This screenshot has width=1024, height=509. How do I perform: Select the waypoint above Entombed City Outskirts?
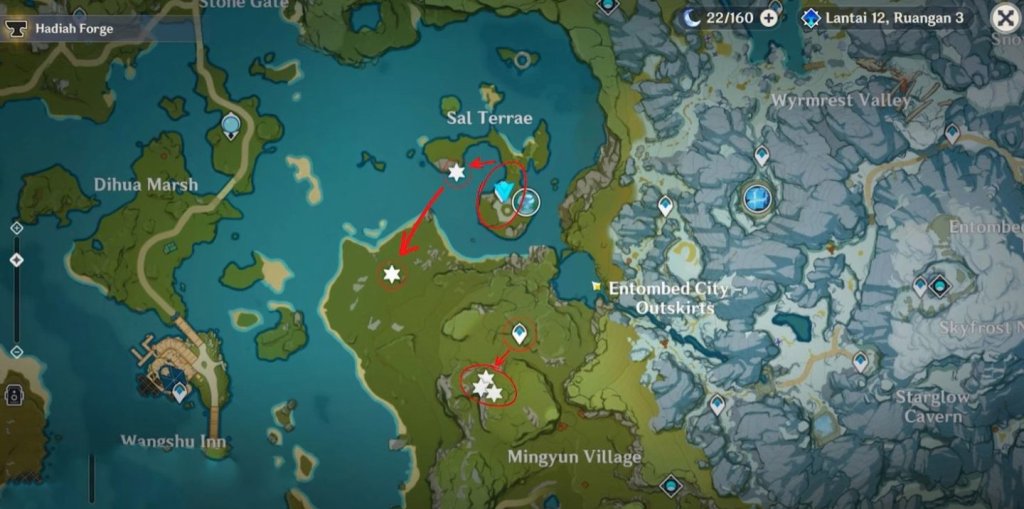pyautogui.click(x=665, y=205)
